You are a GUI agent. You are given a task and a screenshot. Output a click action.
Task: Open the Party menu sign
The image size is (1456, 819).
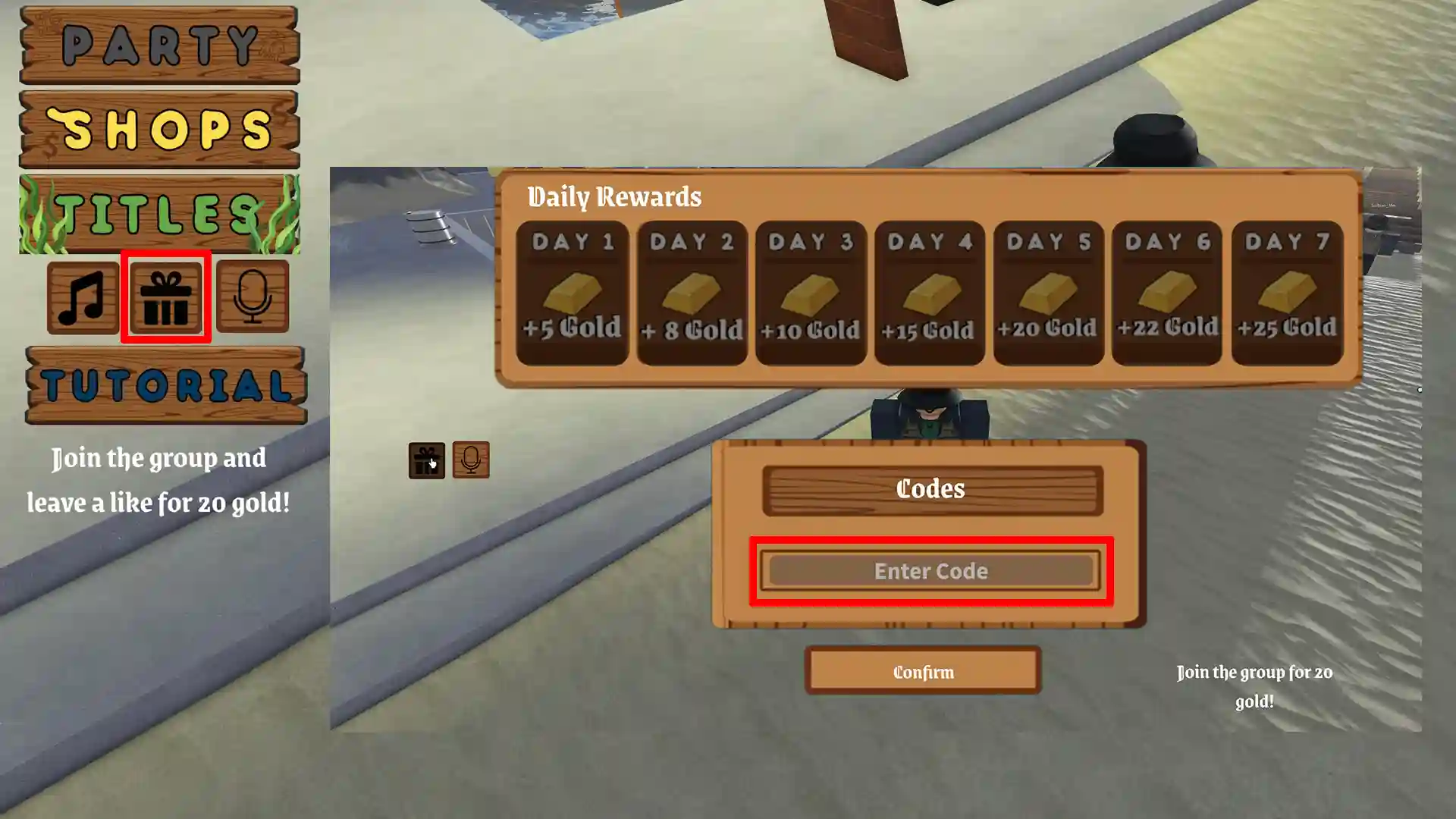[159, 45]
